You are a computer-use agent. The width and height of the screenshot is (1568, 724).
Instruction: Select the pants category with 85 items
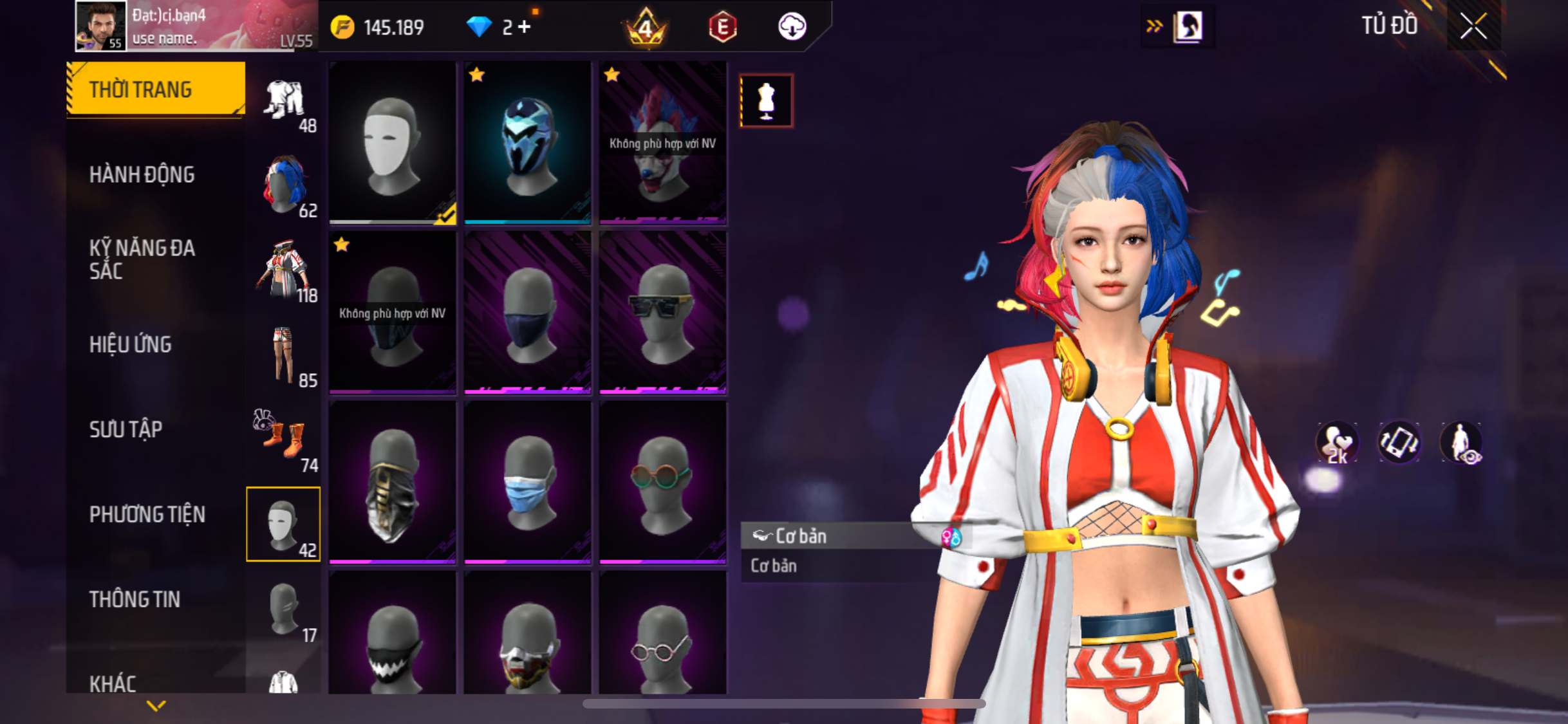[x=284, y=355]
